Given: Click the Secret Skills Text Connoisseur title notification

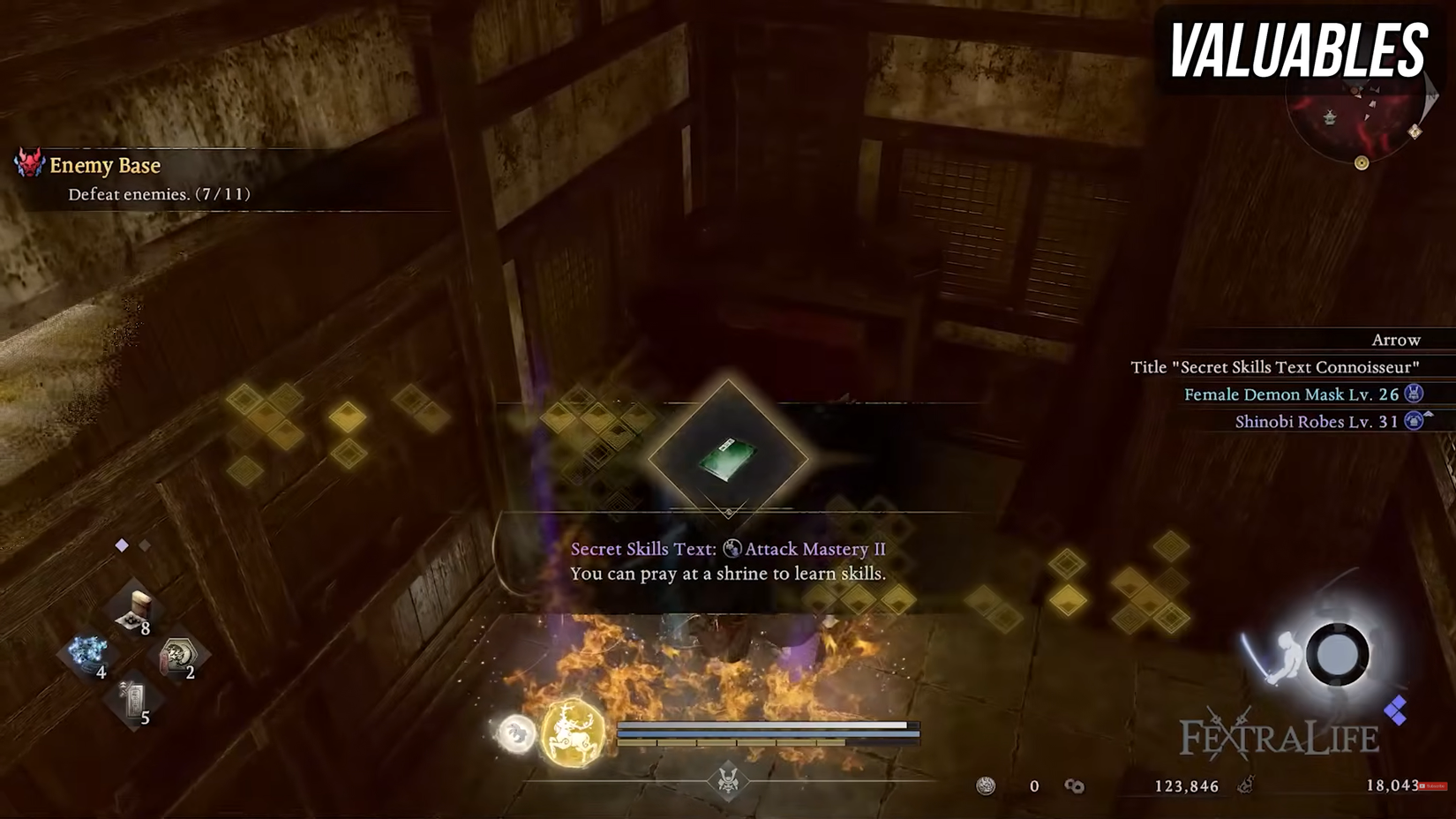Looking at the screenshot, I should coord(1275,367).
